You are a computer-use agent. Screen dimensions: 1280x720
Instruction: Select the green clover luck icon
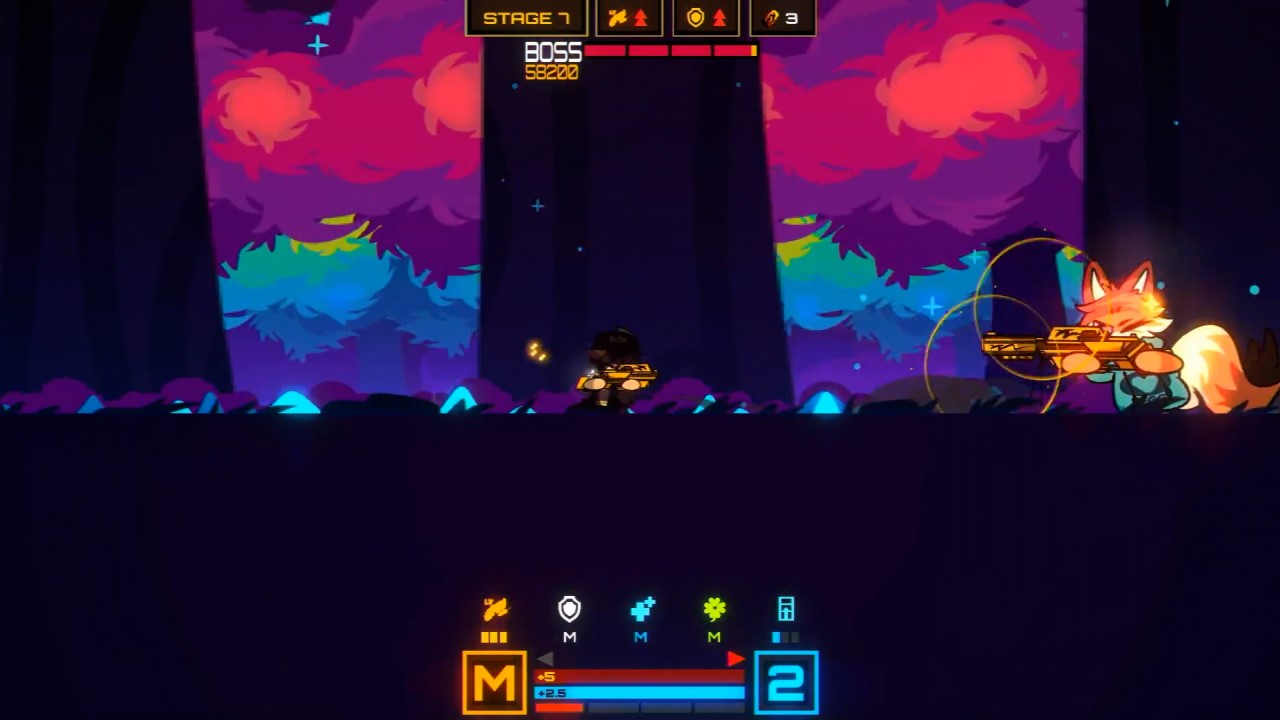coord(713,607)
